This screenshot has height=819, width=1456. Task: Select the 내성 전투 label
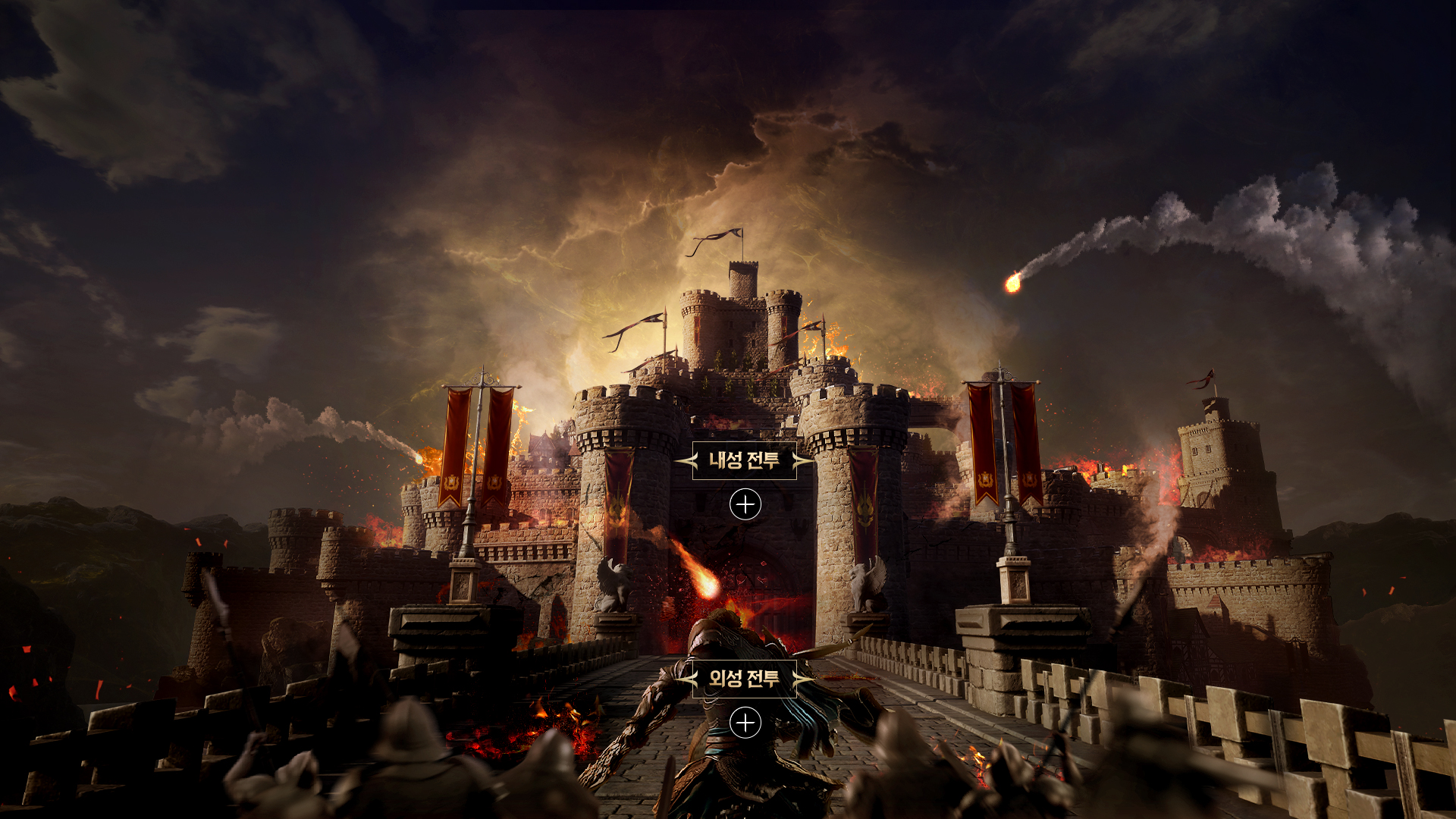coord(744,460)
